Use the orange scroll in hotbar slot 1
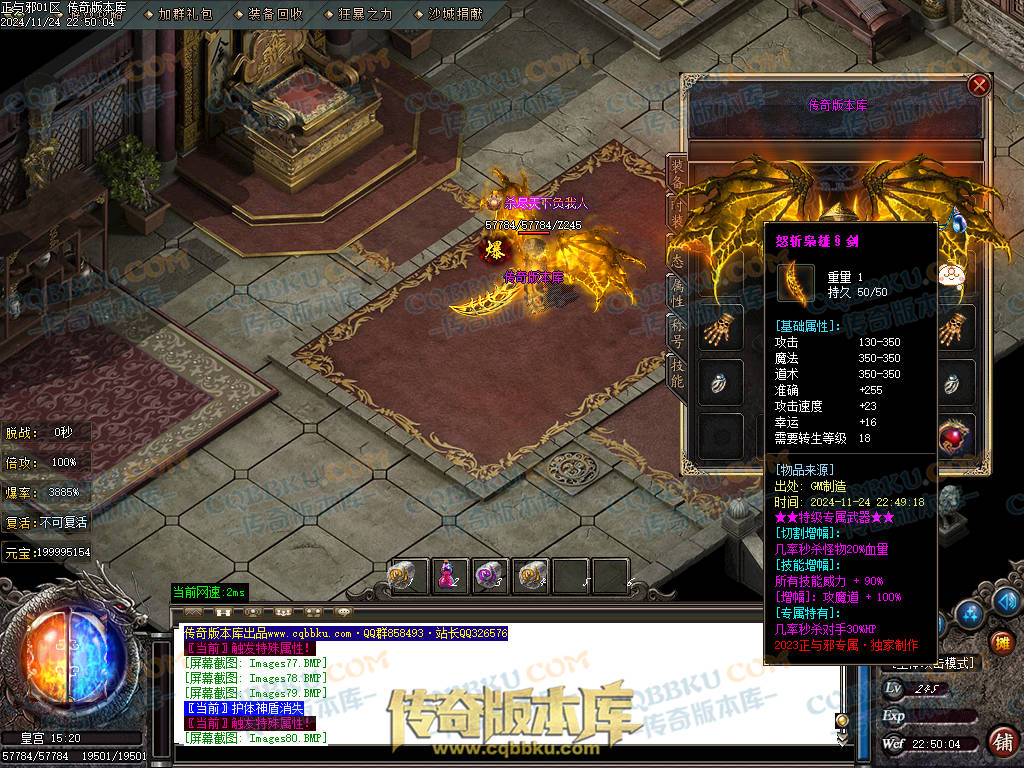1024x768 pixels. pos(405,576)
